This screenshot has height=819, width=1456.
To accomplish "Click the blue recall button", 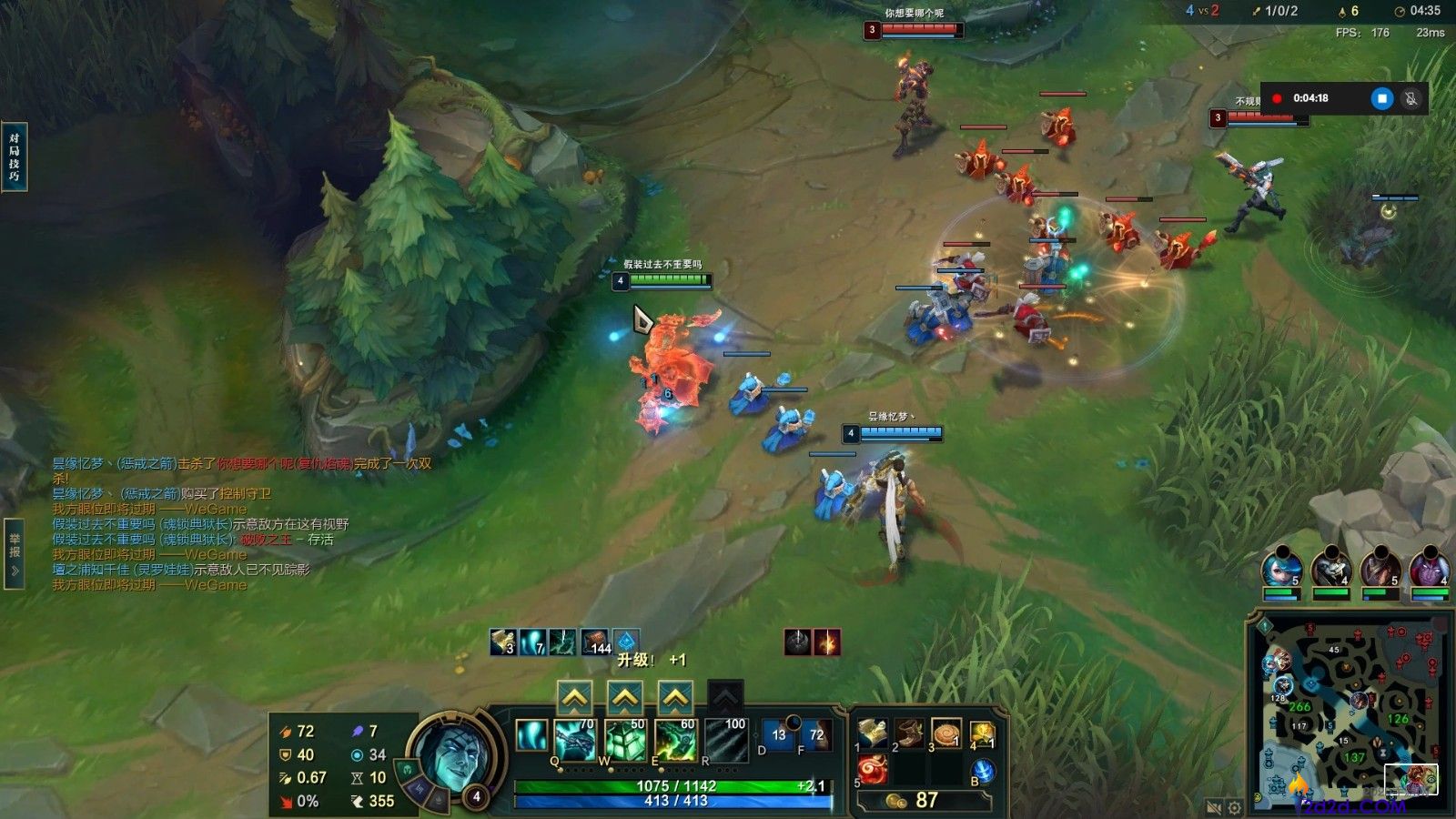I will (983, 772).
